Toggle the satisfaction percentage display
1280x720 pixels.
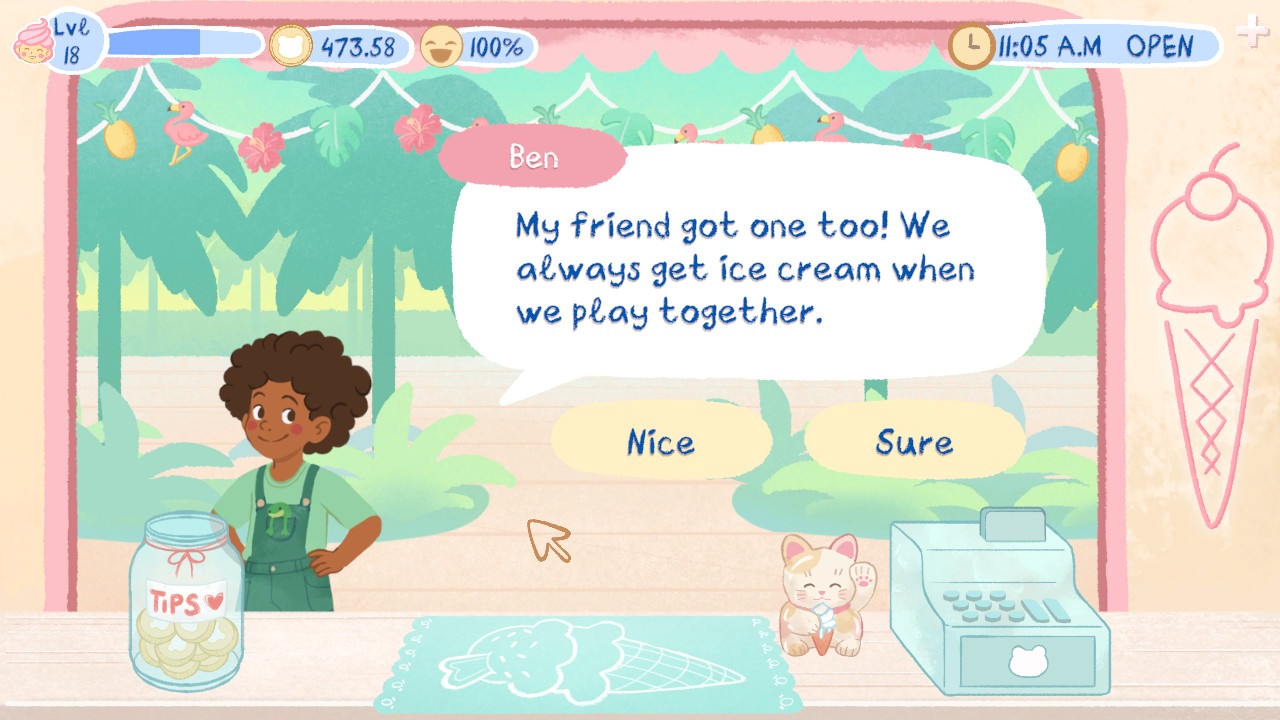pos(496,44)
